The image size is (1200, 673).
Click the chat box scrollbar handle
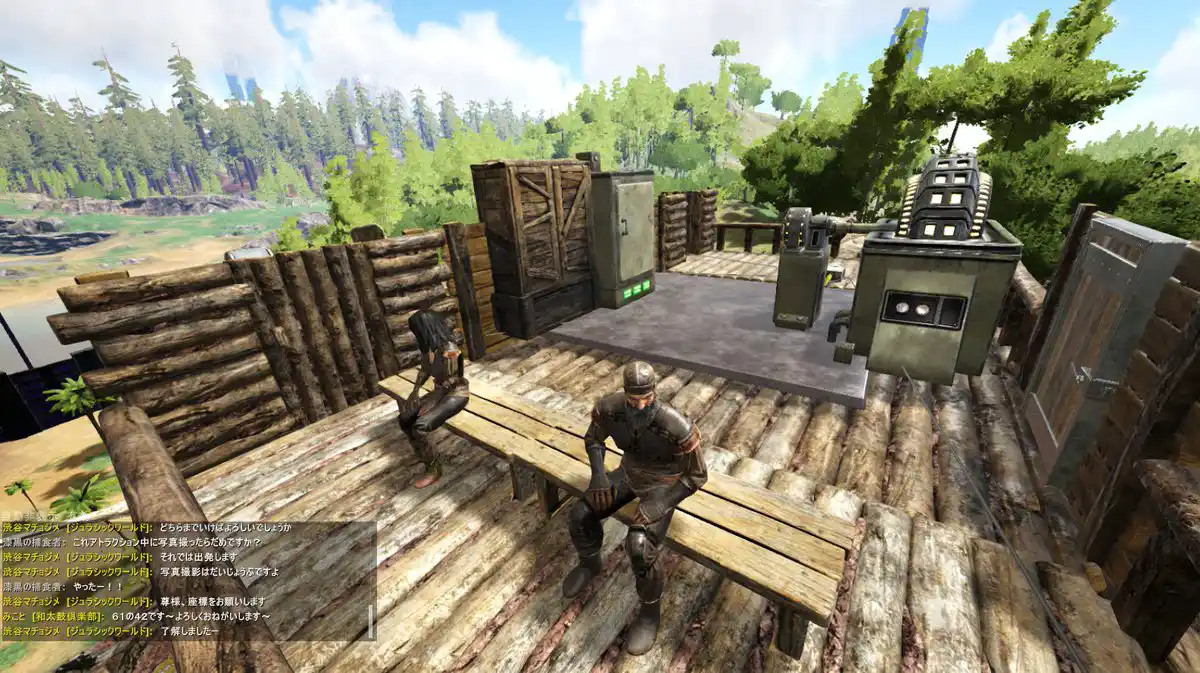pyautogui.click(x=372, y=622)
